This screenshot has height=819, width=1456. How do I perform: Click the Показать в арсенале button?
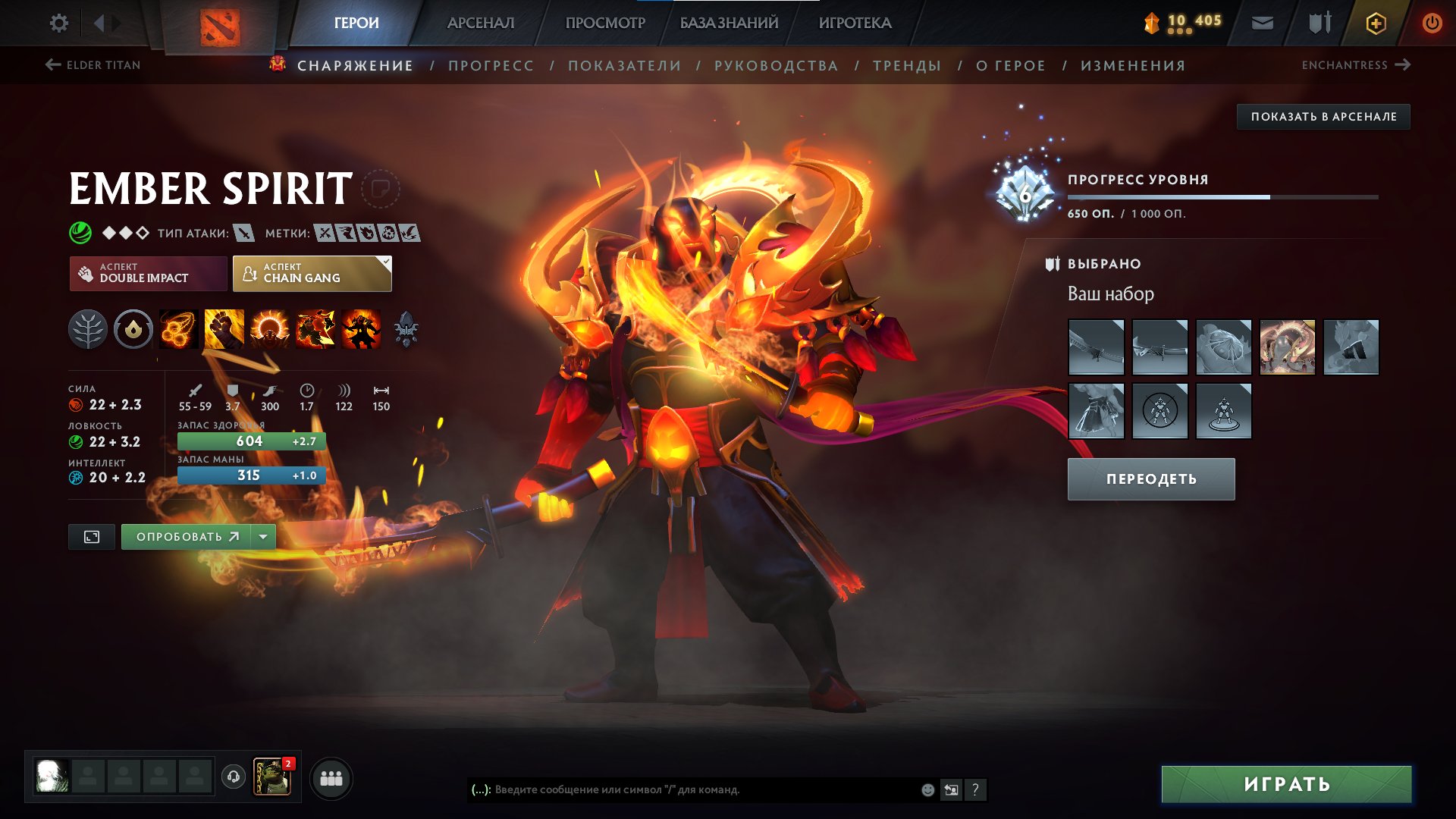[1323, 116]
